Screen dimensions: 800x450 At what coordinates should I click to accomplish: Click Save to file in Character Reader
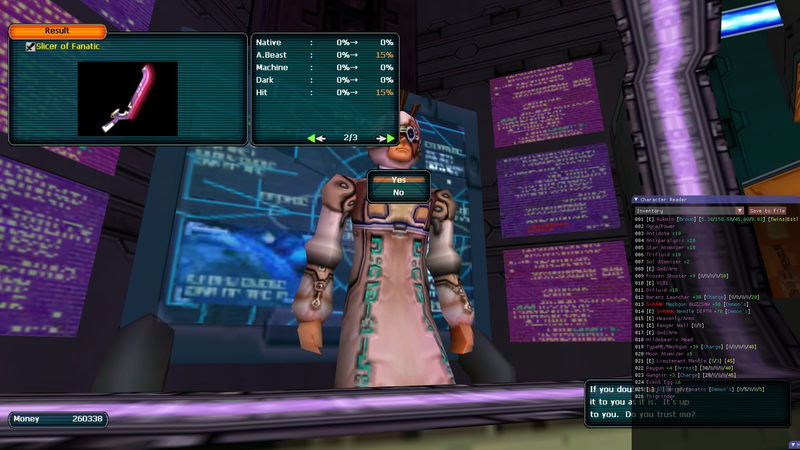[x=767, y=211]
